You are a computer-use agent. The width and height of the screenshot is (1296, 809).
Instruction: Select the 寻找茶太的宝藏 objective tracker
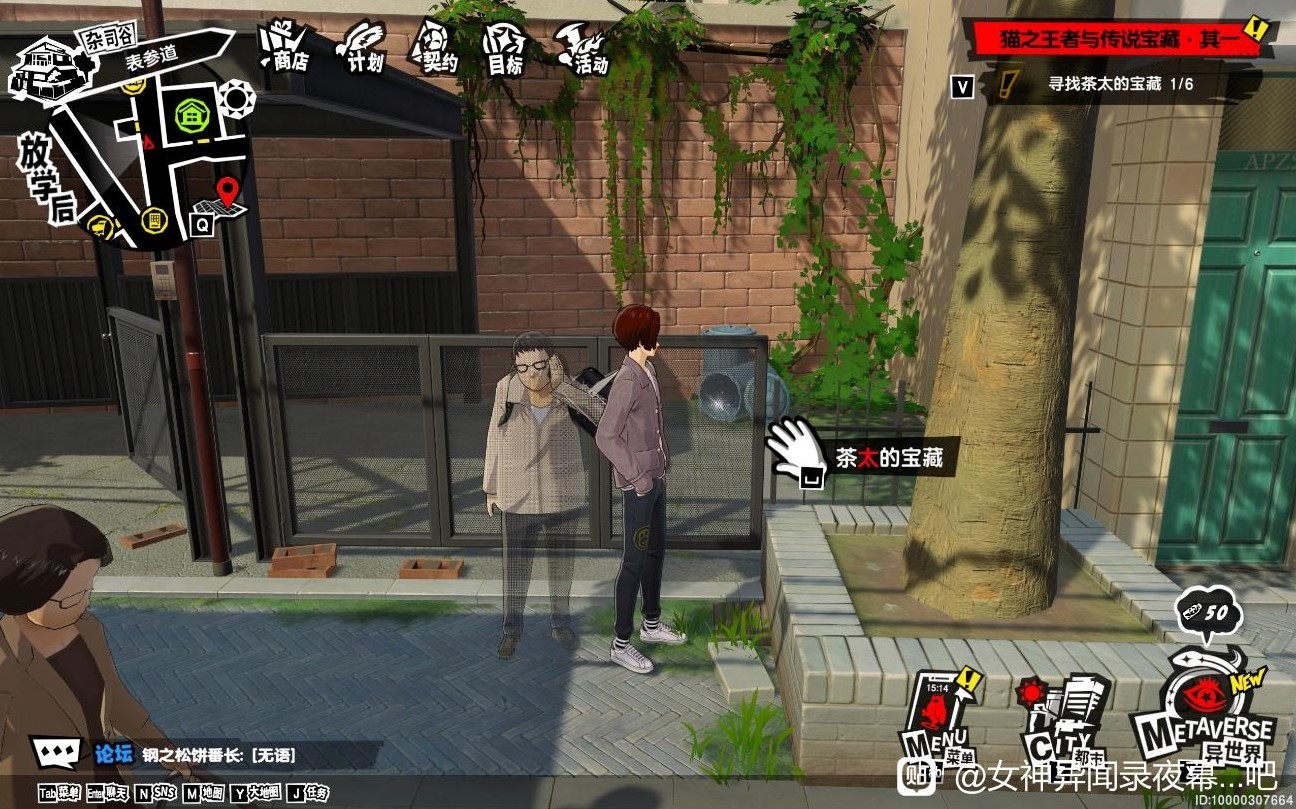tap(1100, 85)
